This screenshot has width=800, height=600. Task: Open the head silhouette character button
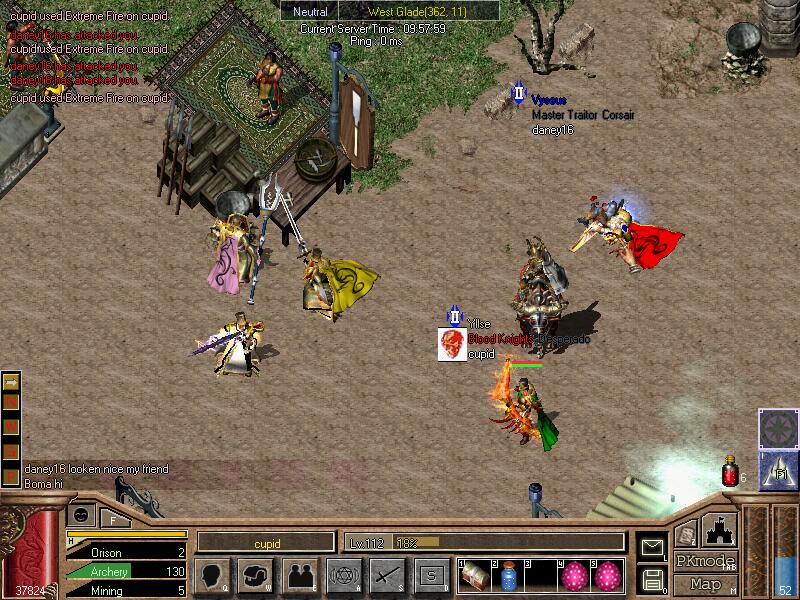pos(213,575)
